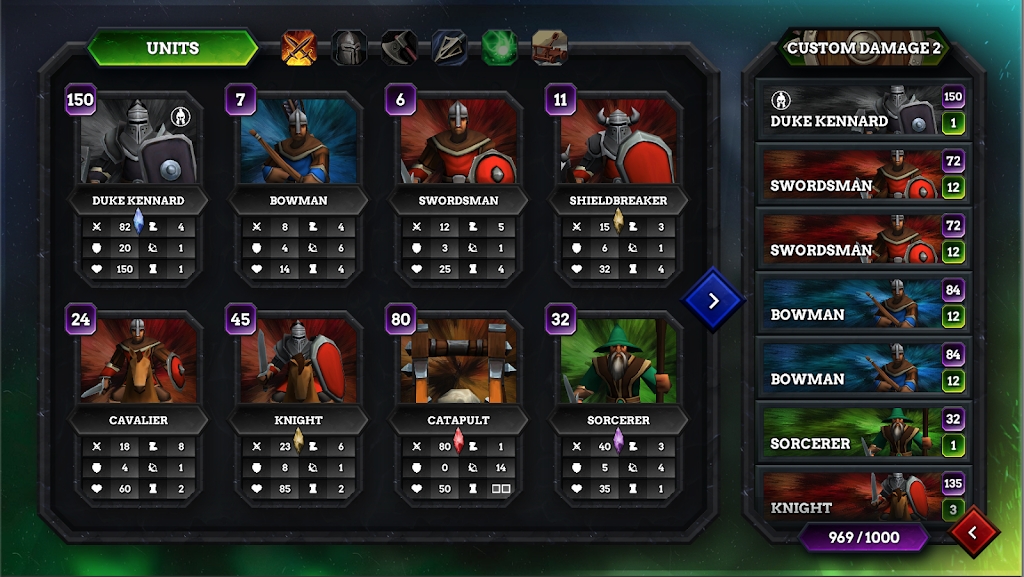Image resolution: width=1024 pixels, height=577 pixels.
Task: Choose the Knight row in army list
Action: click(850, 497)
